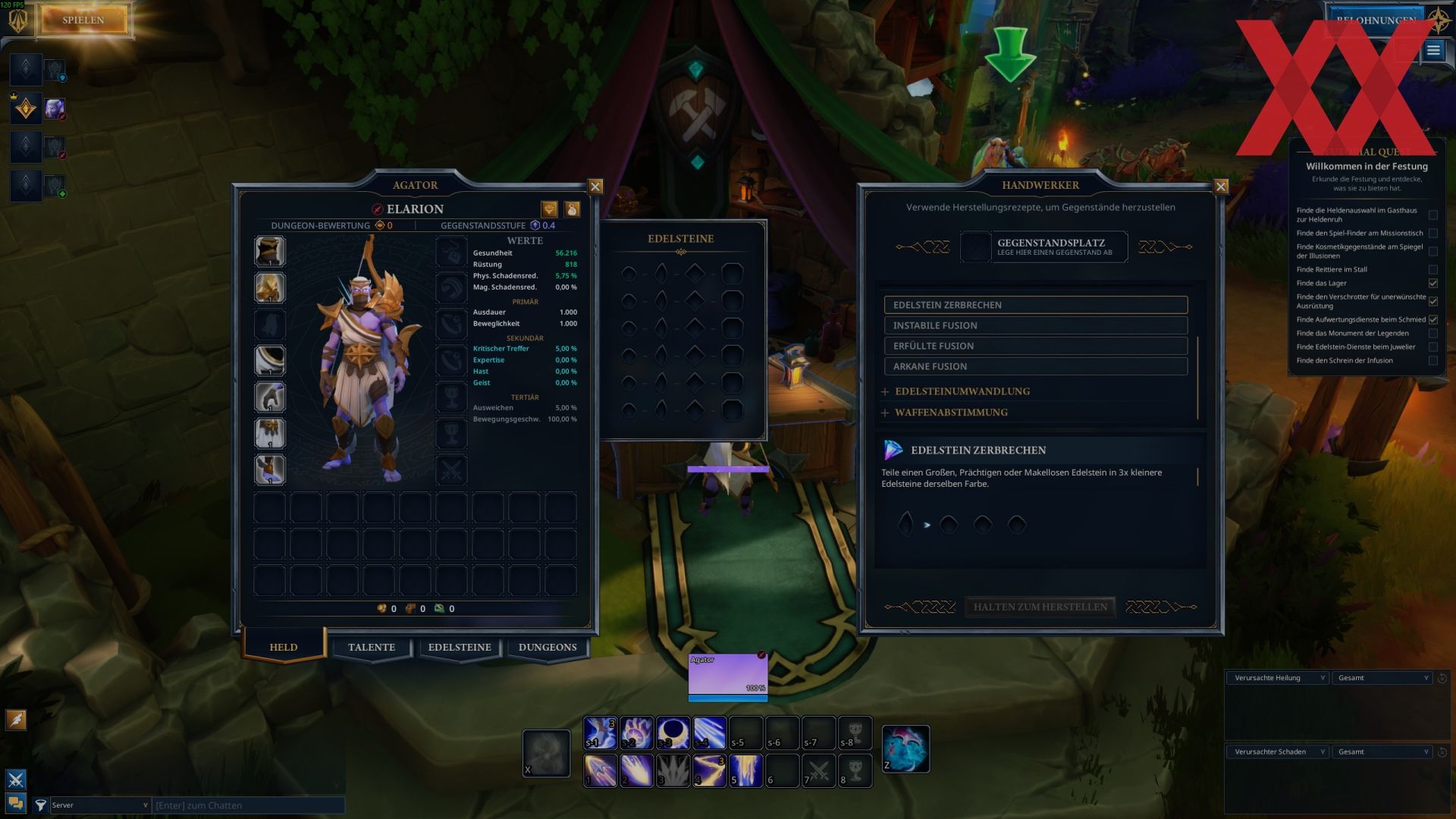Click the Gegenstandsplatz item slot
The image size is (1456, 819).
point(976,247)
